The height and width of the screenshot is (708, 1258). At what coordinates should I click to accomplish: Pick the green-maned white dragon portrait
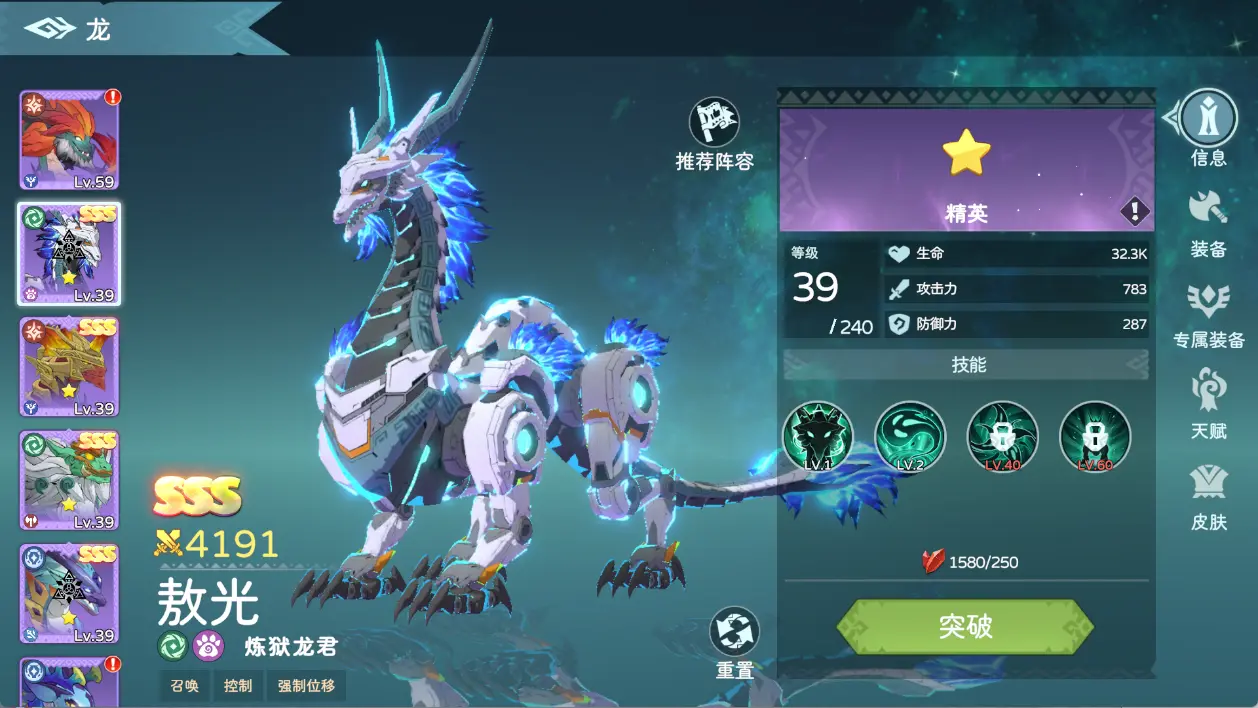(x=69, y=481)
